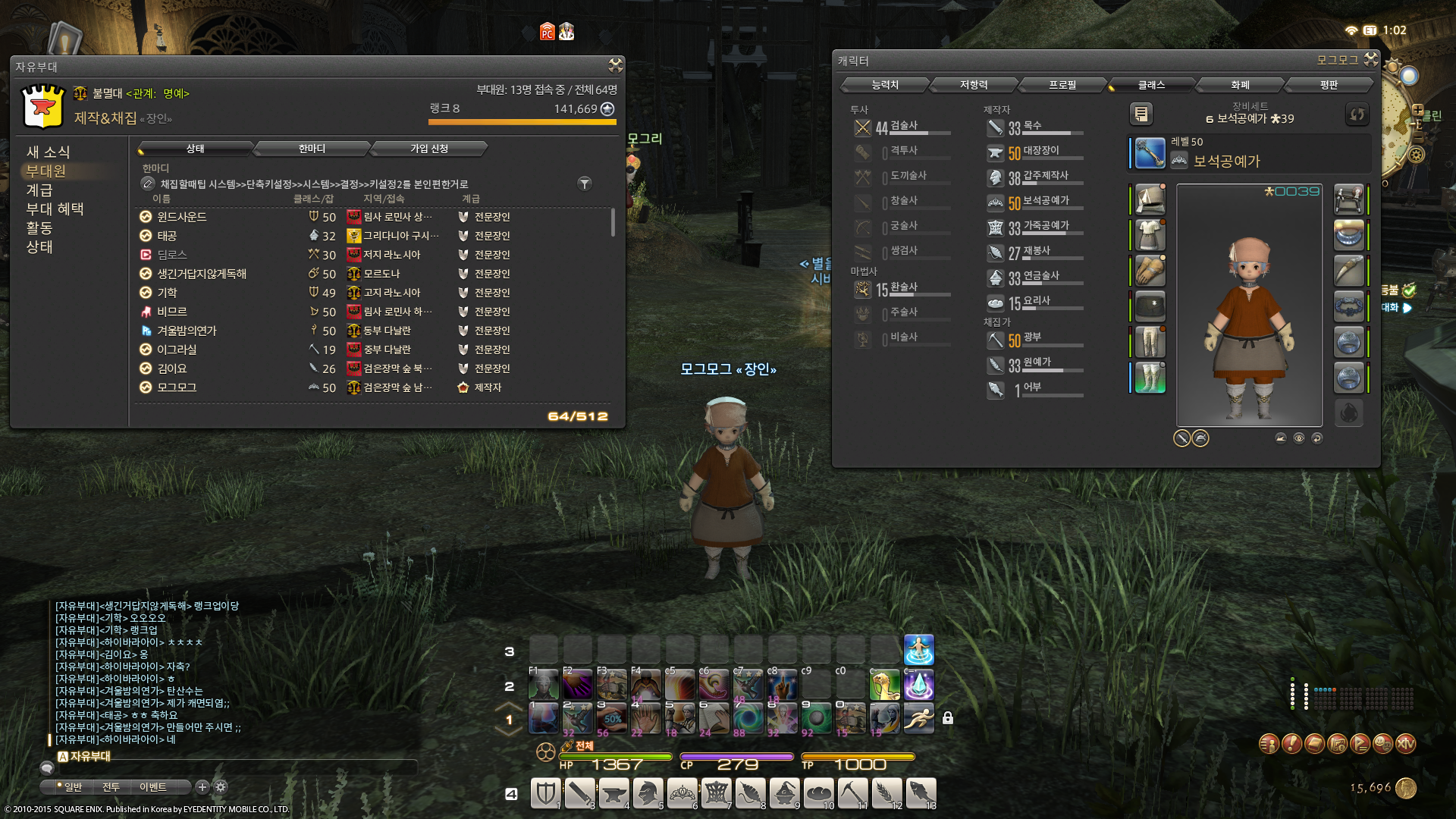
Task: Open the member list filter button
Action: coord(585,184)
